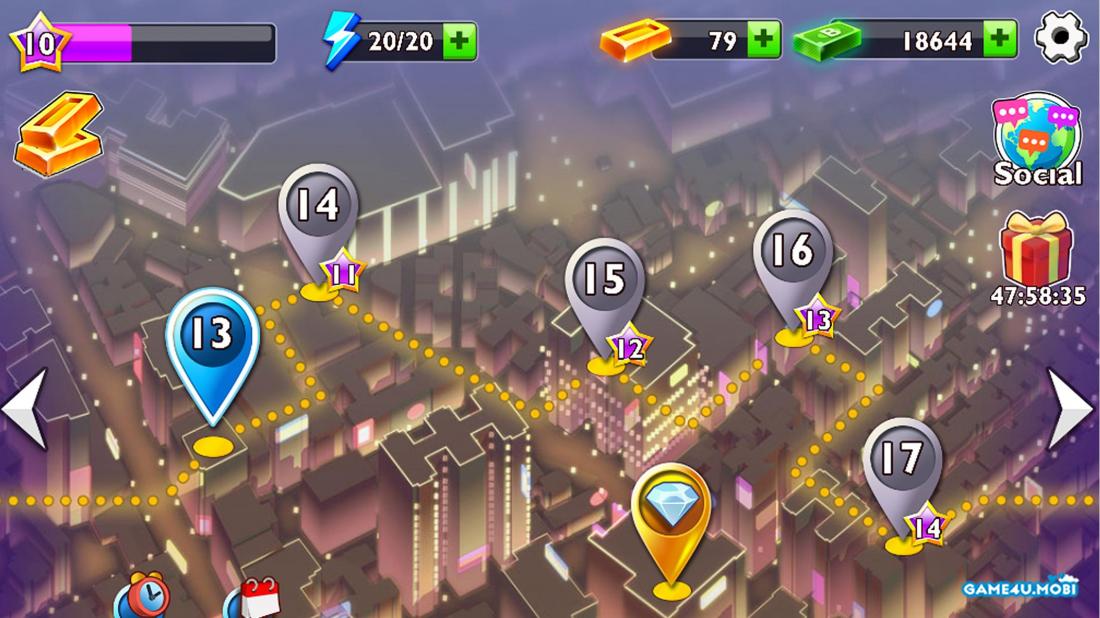Open the Social menu

1036,140
